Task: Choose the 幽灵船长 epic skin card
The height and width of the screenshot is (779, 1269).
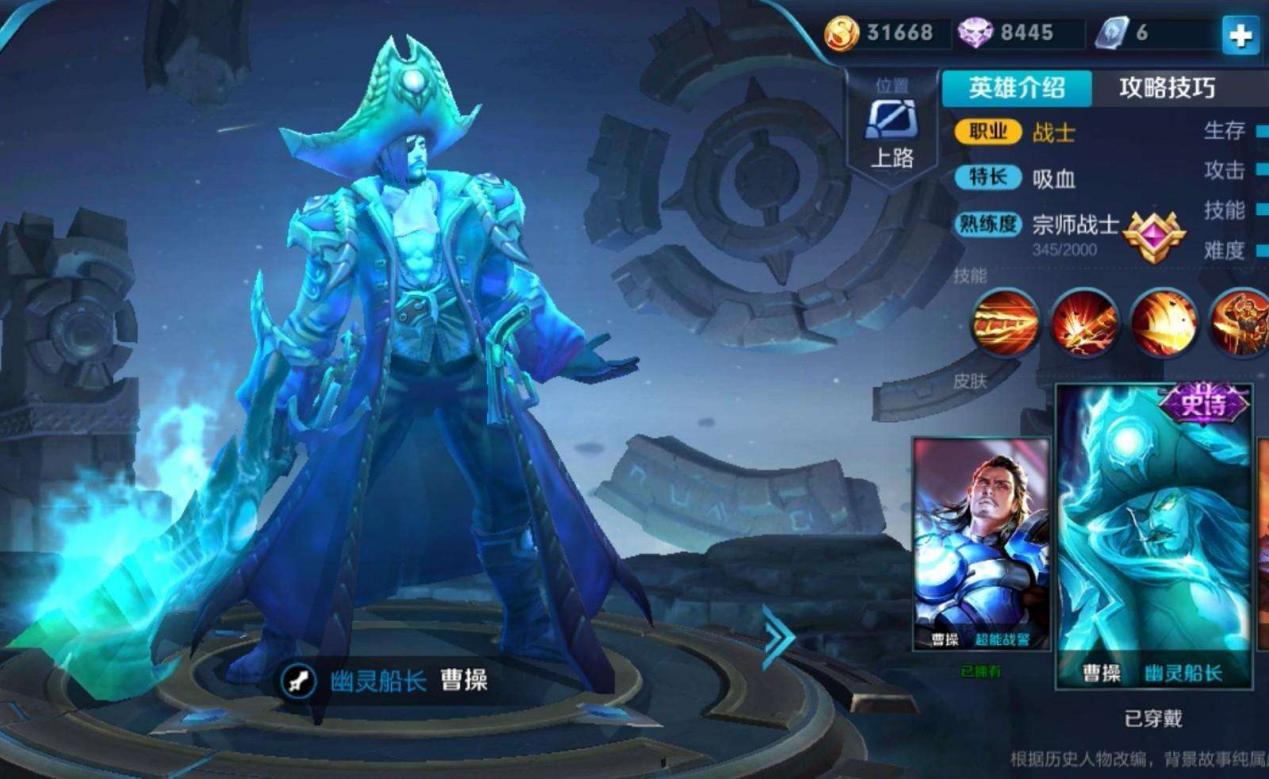Action: coord(1154,536)
